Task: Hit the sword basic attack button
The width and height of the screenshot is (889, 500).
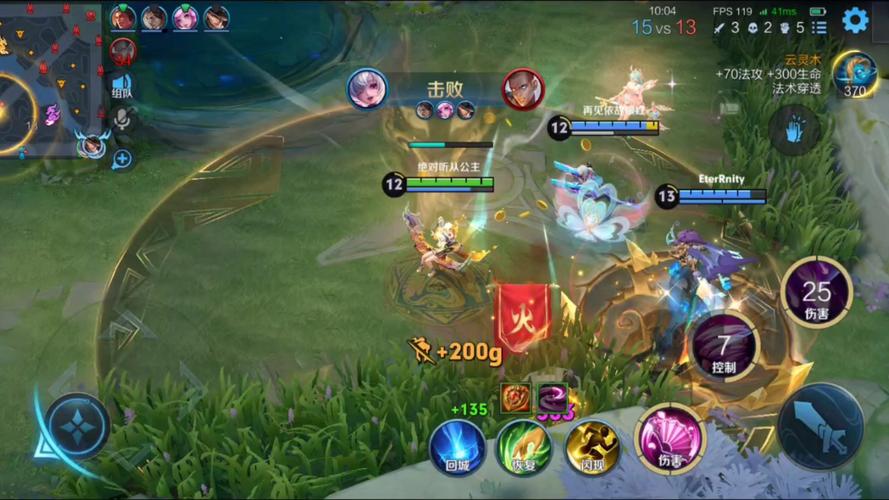Action: (x=820, y=426)
